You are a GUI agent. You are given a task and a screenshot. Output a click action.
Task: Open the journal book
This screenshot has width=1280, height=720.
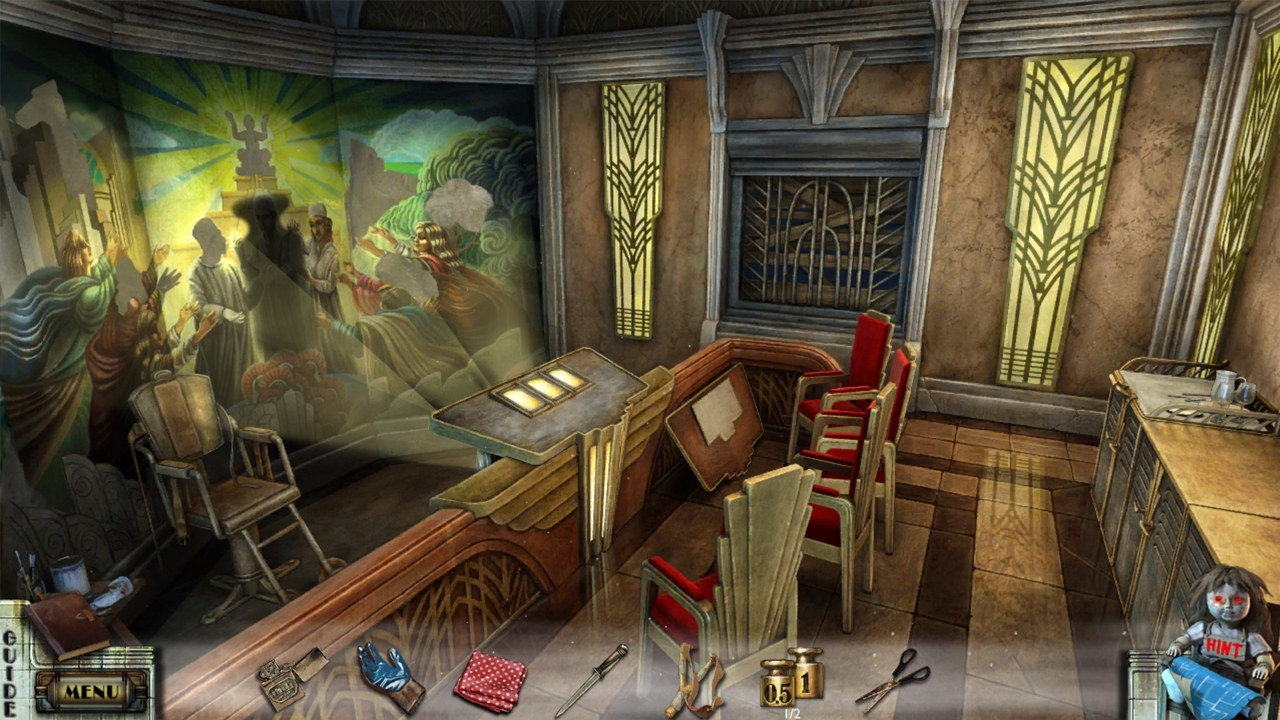tap(67, 624)
